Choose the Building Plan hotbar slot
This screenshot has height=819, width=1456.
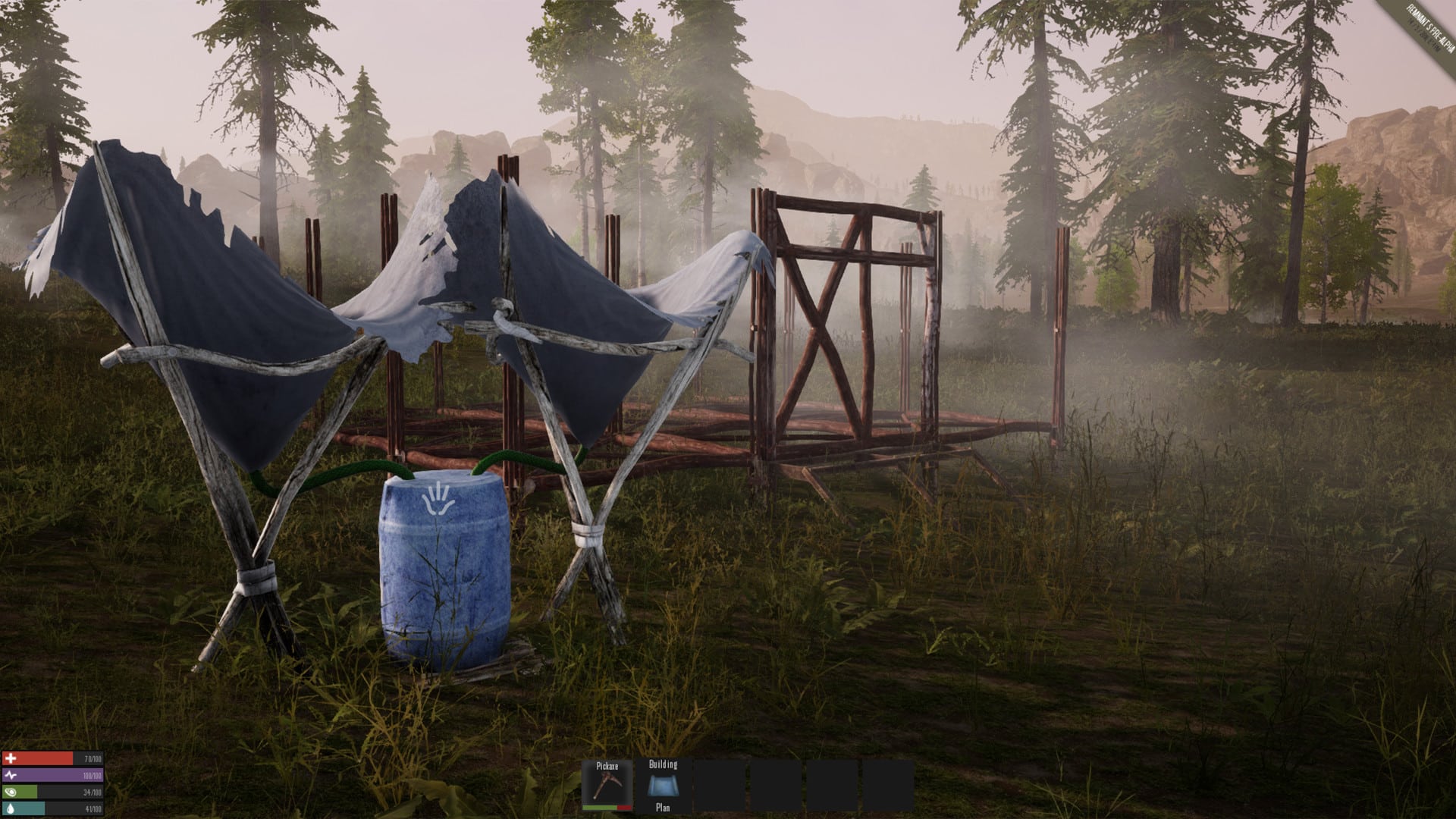click(x=663, y=786)
